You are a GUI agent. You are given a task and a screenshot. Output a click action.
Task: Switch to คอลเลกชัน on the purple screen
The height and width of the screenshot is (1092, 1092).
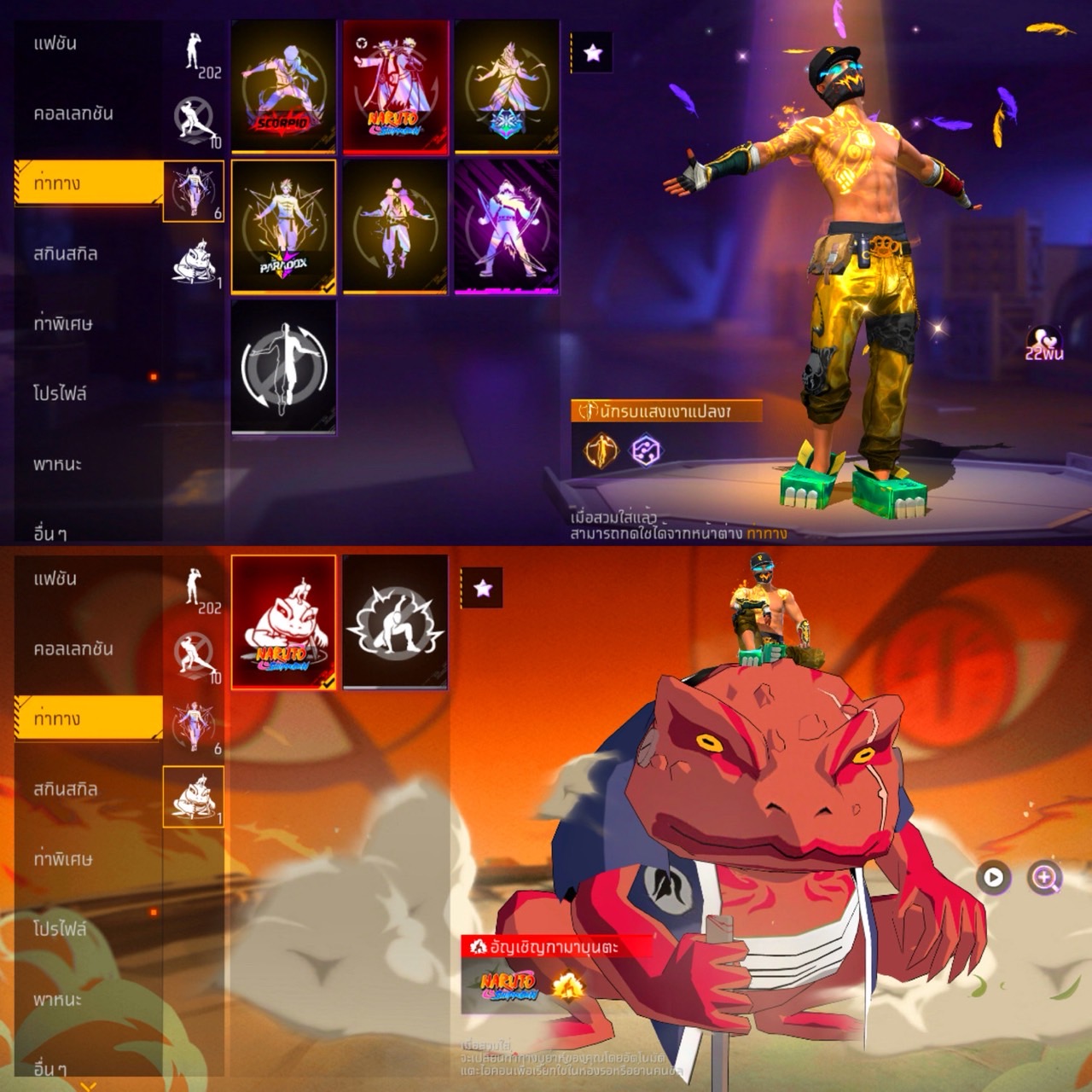point(73,113)
